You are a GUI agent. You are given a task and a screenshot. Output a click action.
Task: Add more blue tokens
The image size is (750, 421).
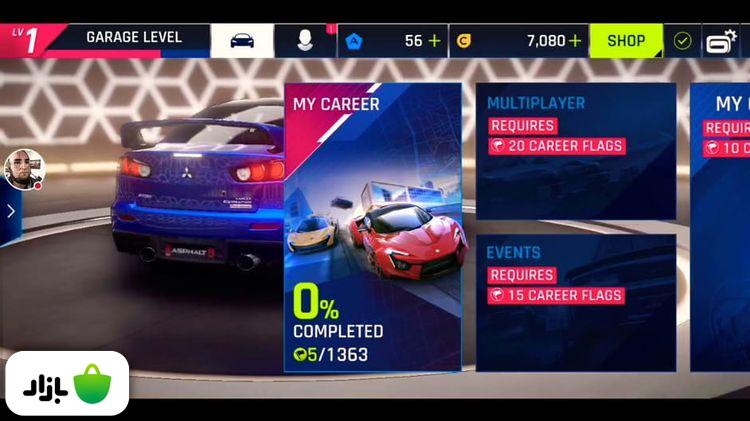(434, 41)
